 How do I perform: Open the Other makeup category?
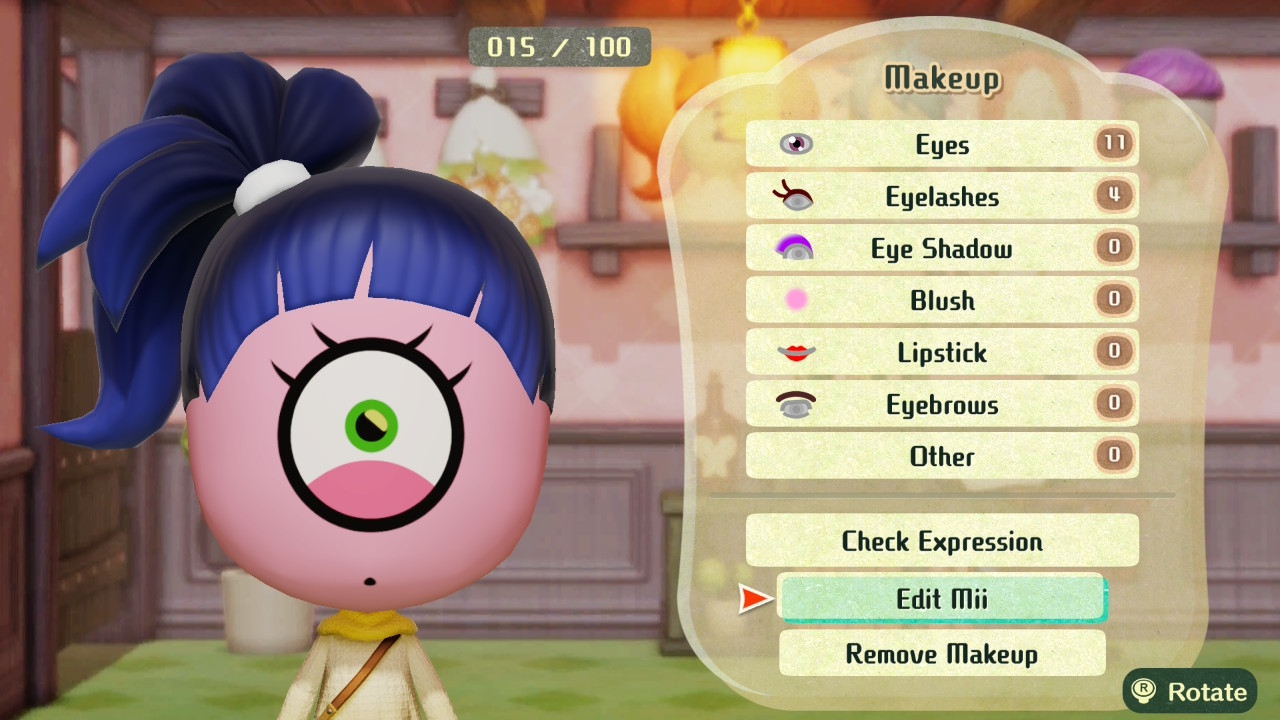(x=941, y=457)
